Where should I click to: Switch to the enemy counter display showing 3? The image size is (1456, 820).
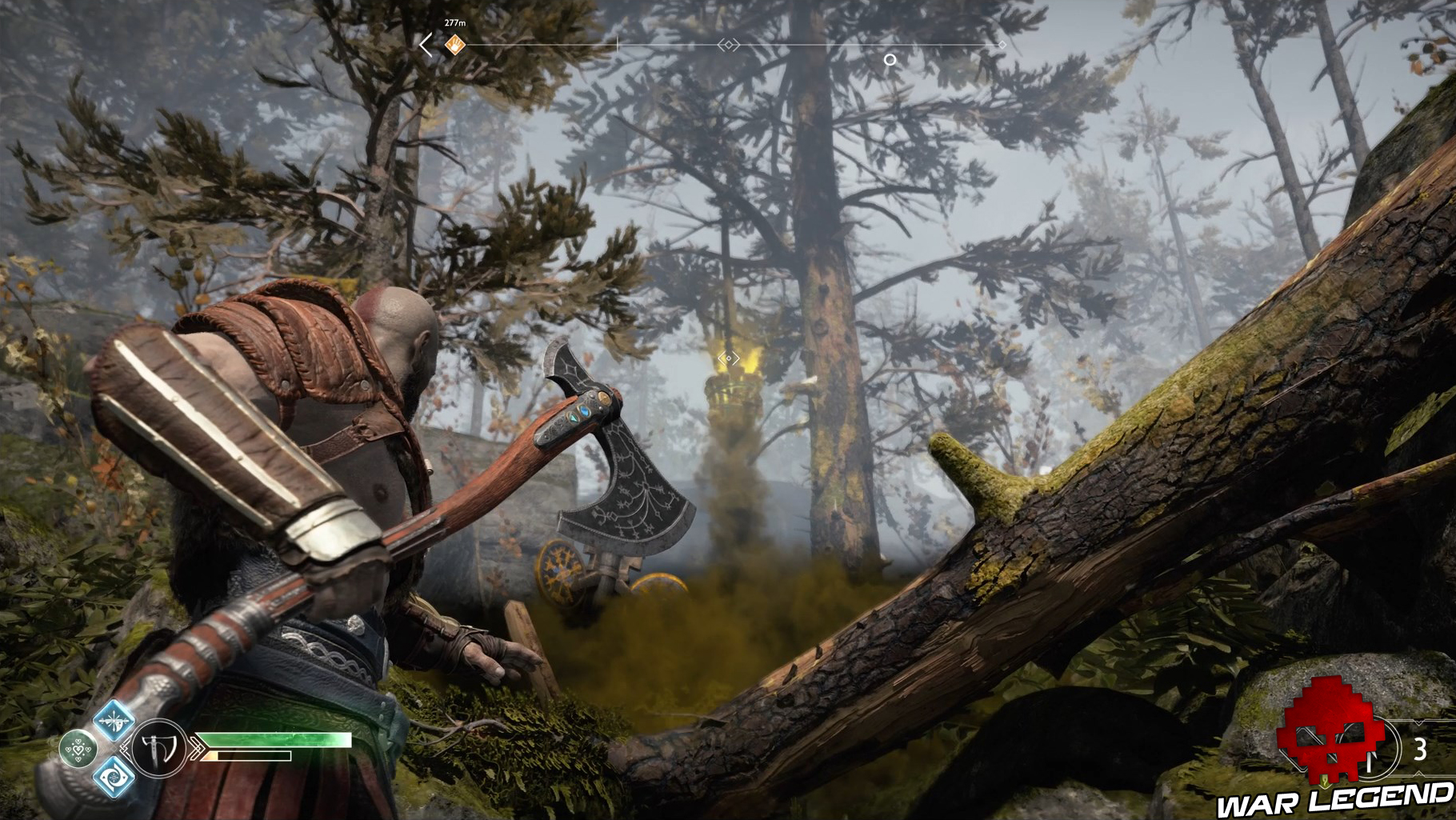[1420, 748]
